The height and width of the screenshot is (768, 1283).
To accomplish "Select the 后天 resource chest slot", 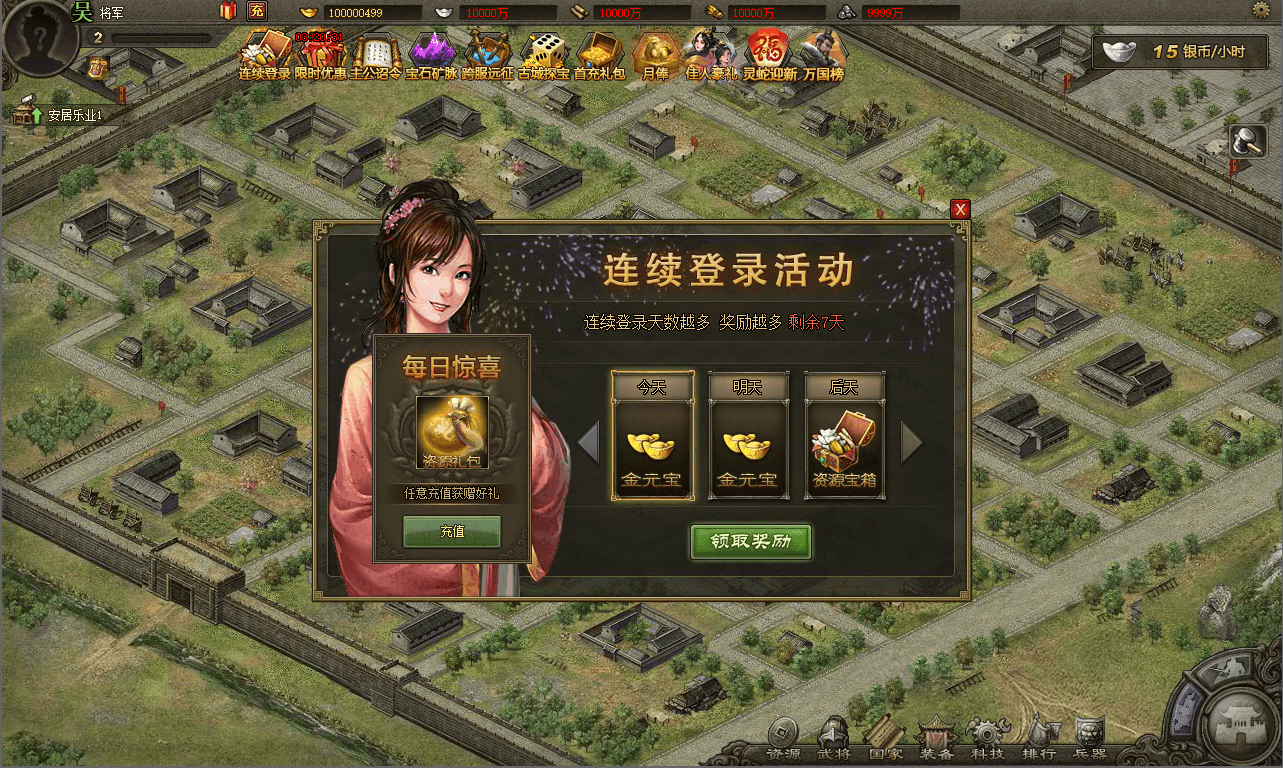I will tap(845, 435).
